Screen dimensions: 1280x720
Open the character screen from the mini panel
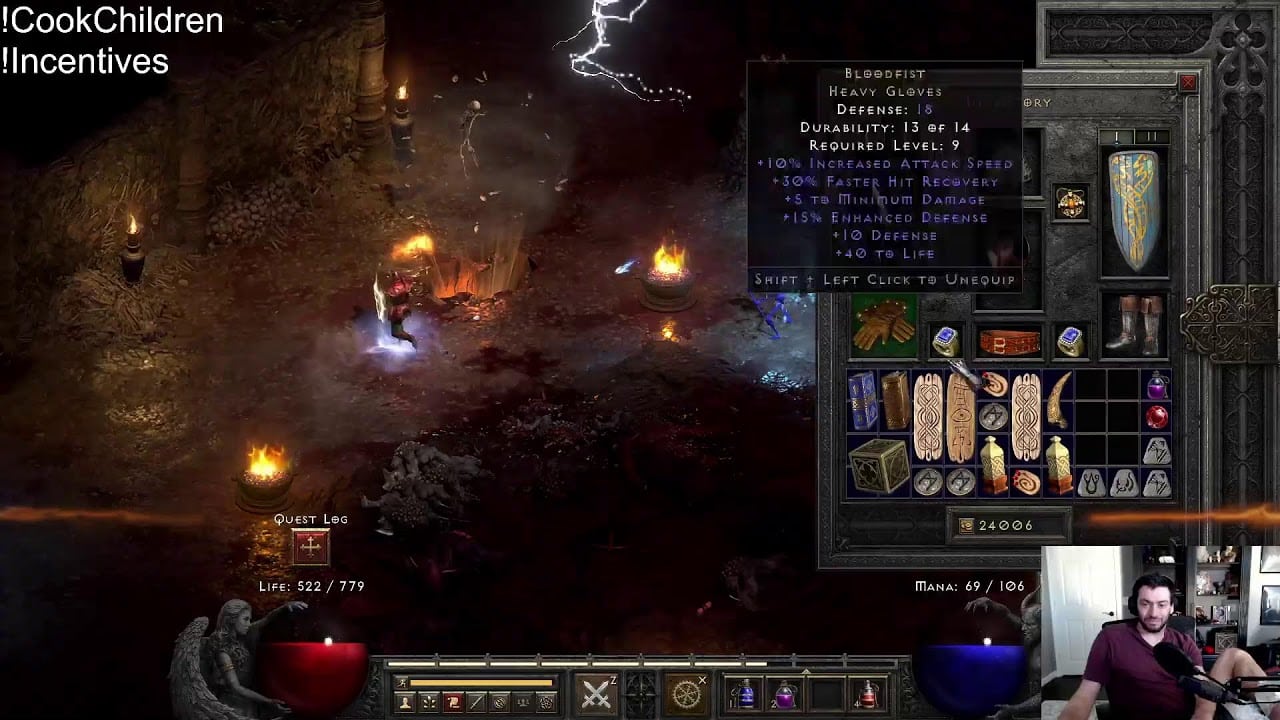(405, 702)
